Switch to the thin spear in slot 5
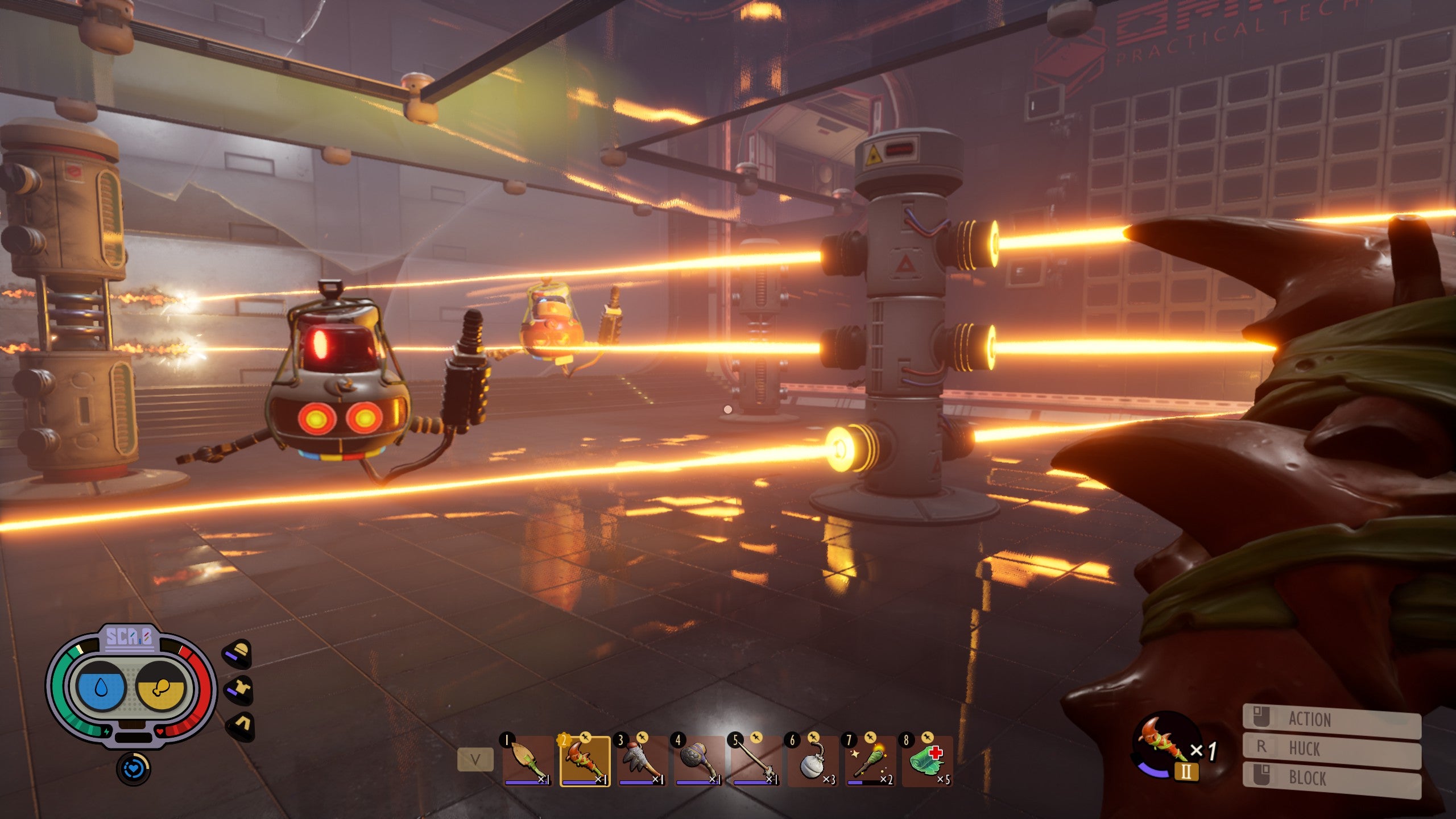The width and height of the screenshot is (1456, 819). coord(756,761)
